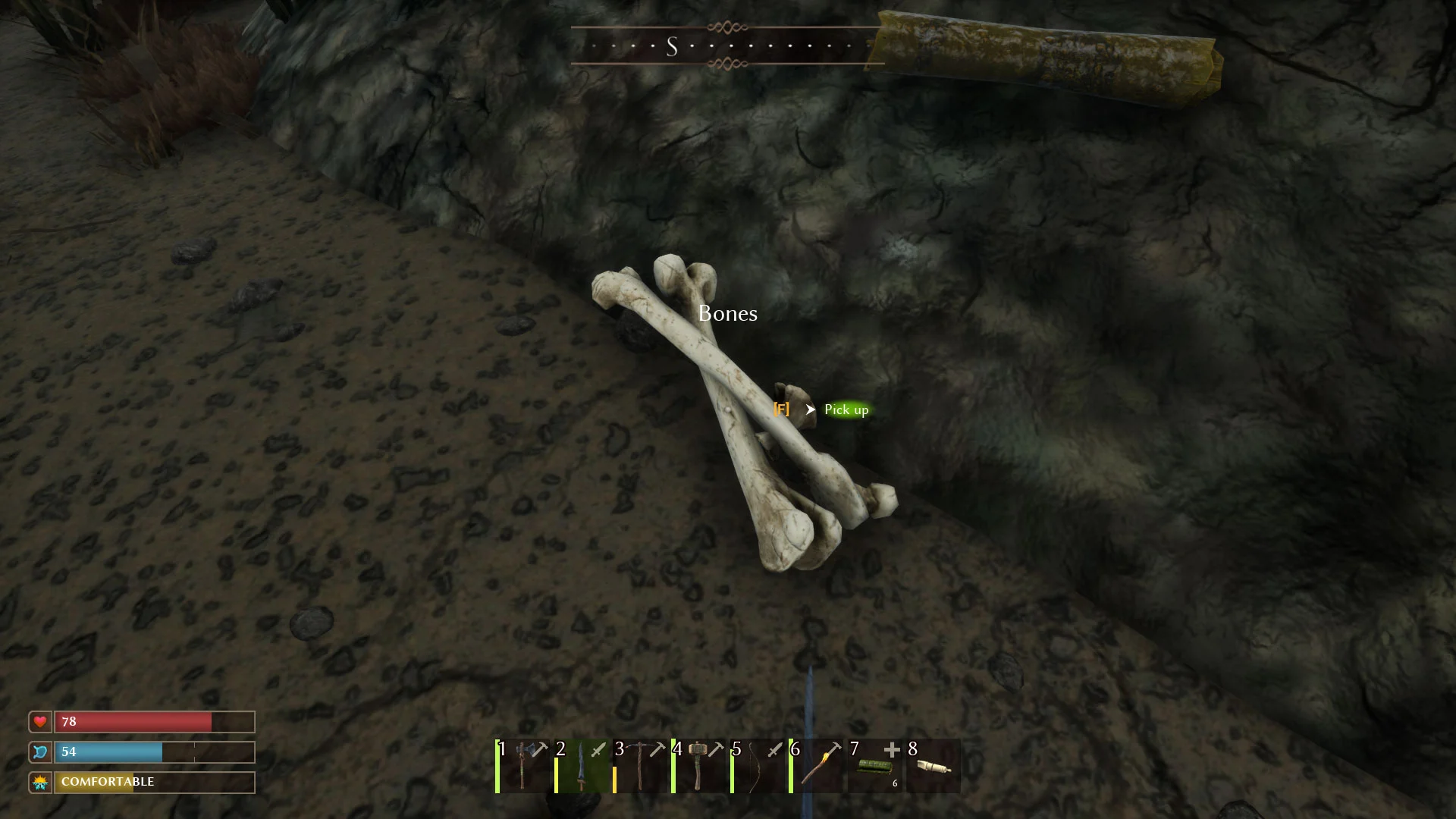Click the sun-and-snowflake temperature icon
1456x819 pixels.
pyautogui.click(x=39, y=782)
